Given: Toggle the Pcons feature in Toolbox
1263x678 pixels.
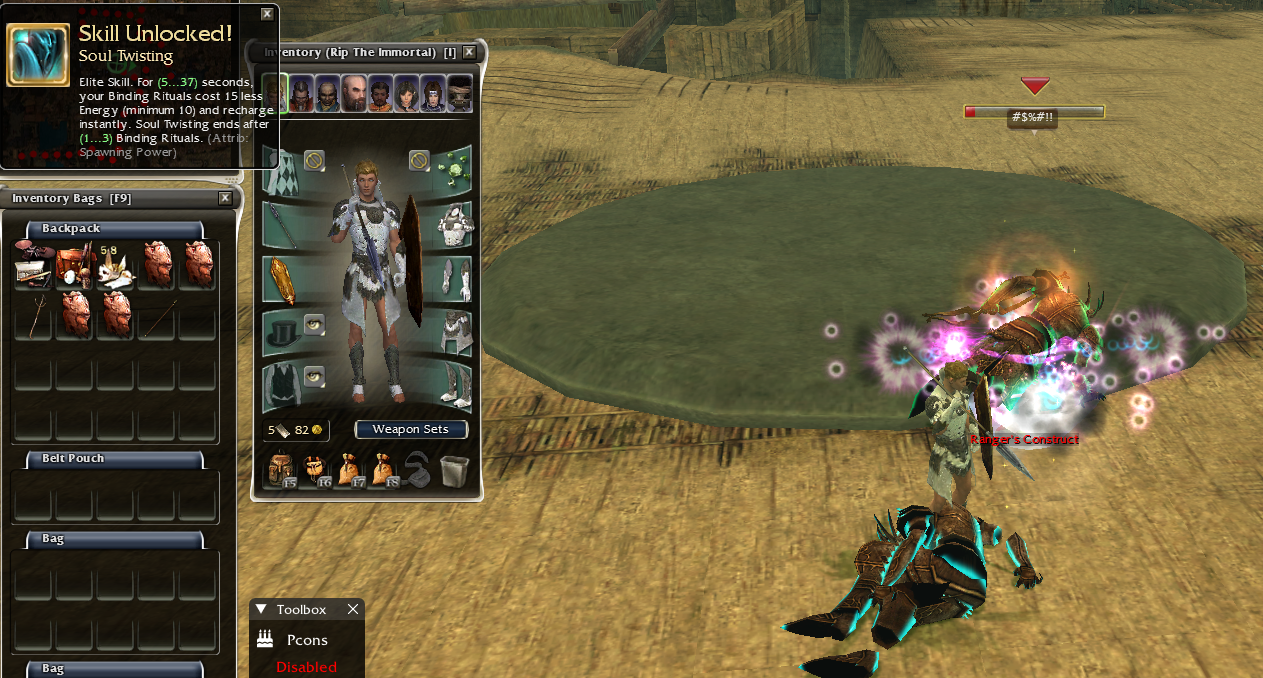Looking at the screenshot, I should tap(306, 640).
